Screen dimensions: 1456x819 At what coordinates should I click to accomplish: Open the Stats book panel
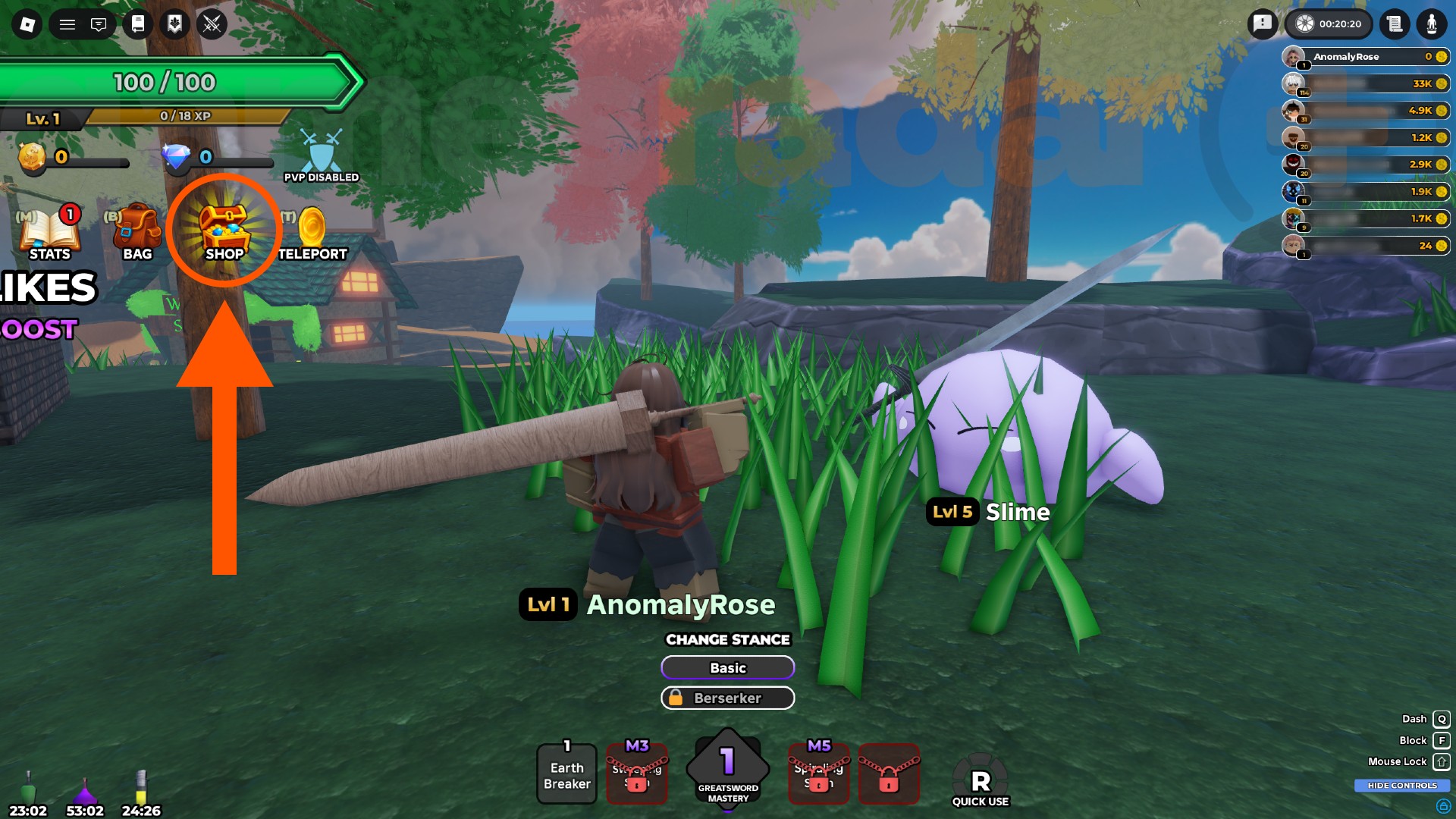pyautogui.click(x=49, y=227)
